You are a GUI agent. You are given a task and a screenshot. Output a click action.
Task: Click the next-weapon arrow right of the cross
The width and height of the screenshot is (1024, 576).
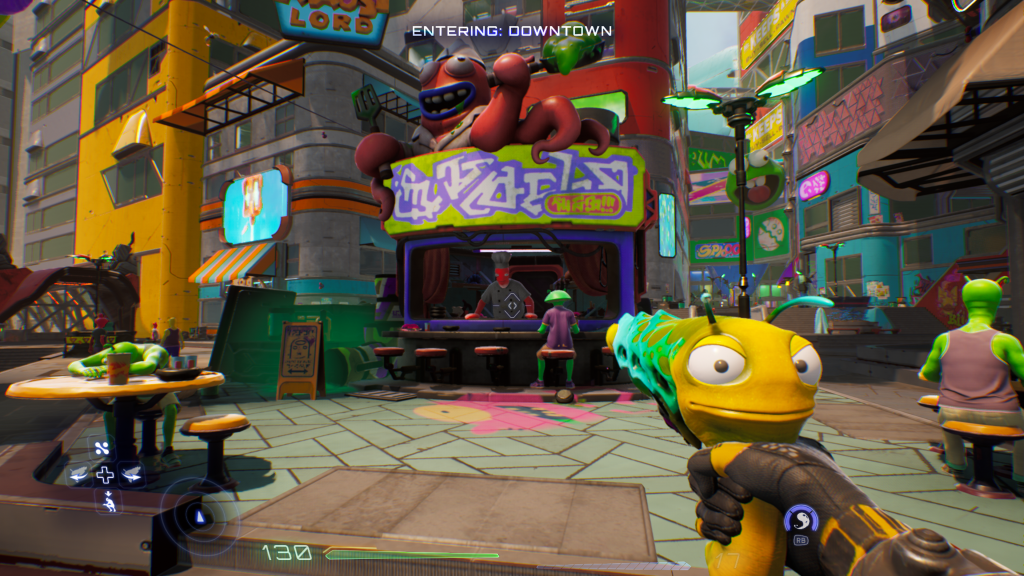130,475
